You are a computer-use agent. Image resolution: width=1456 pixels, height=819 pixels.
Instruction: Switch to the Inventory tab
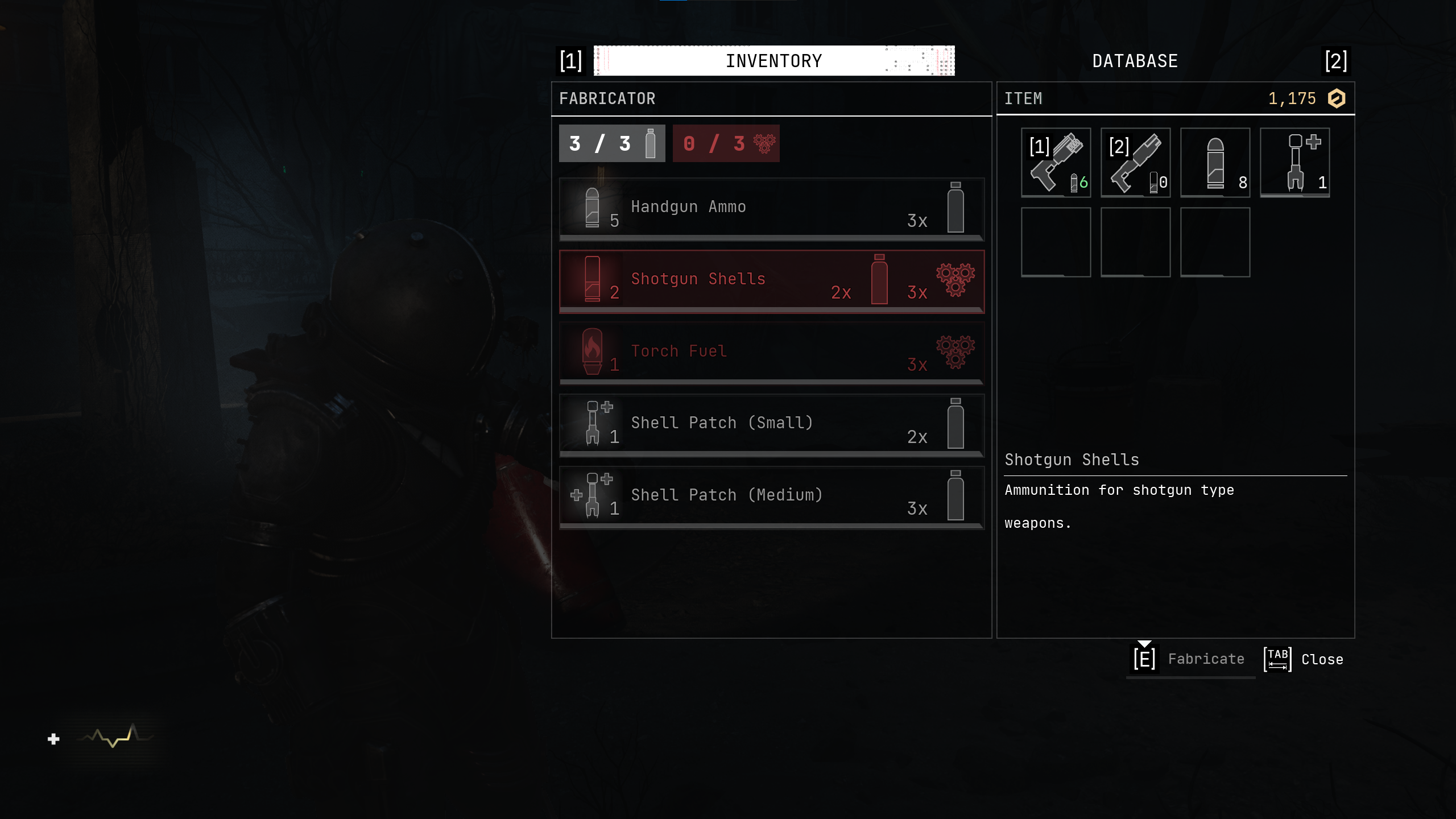click(773, 61)
